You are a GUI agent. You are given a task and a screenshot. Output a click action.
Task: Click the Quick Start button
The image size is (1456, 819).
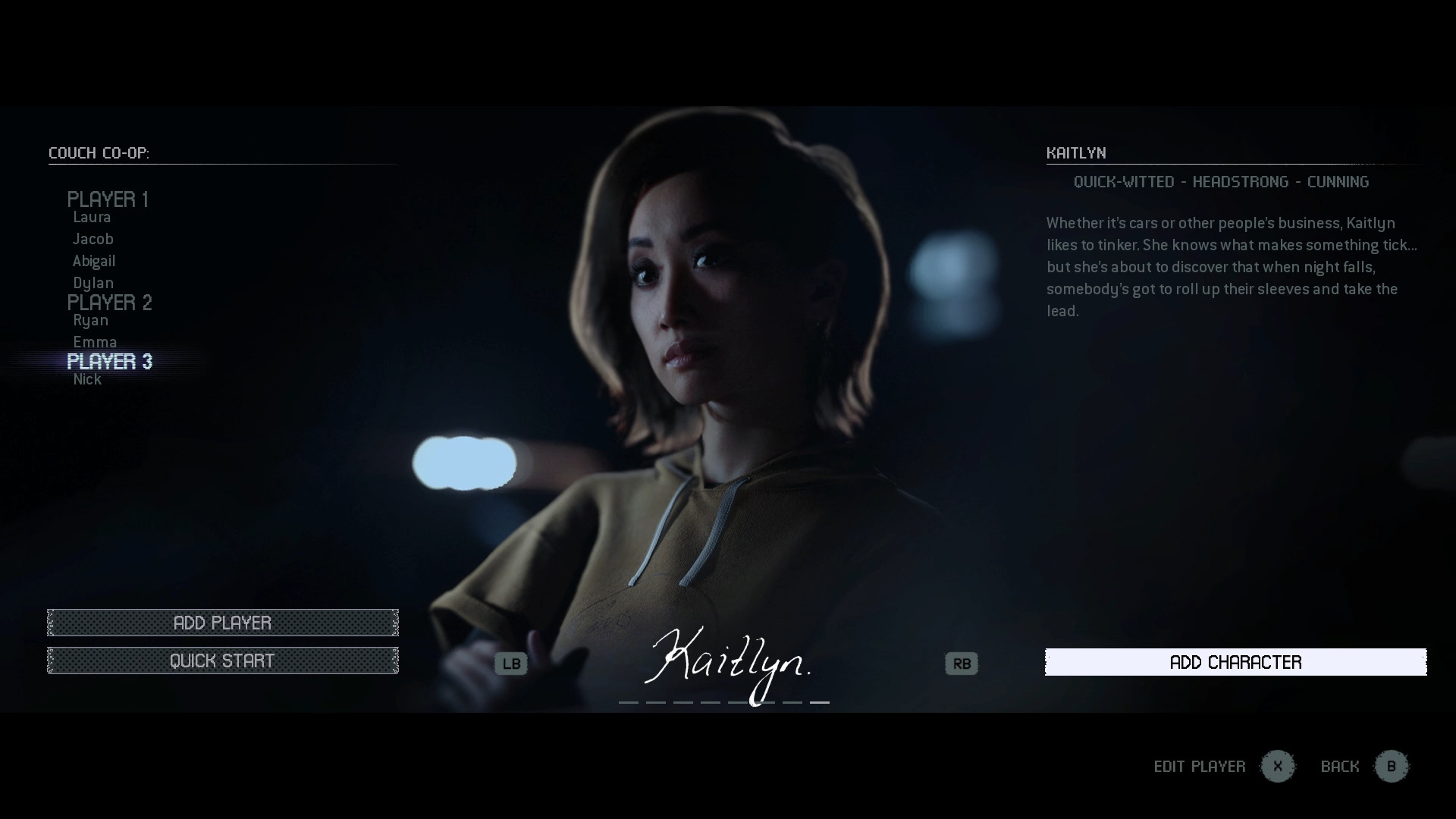[223, 660]
